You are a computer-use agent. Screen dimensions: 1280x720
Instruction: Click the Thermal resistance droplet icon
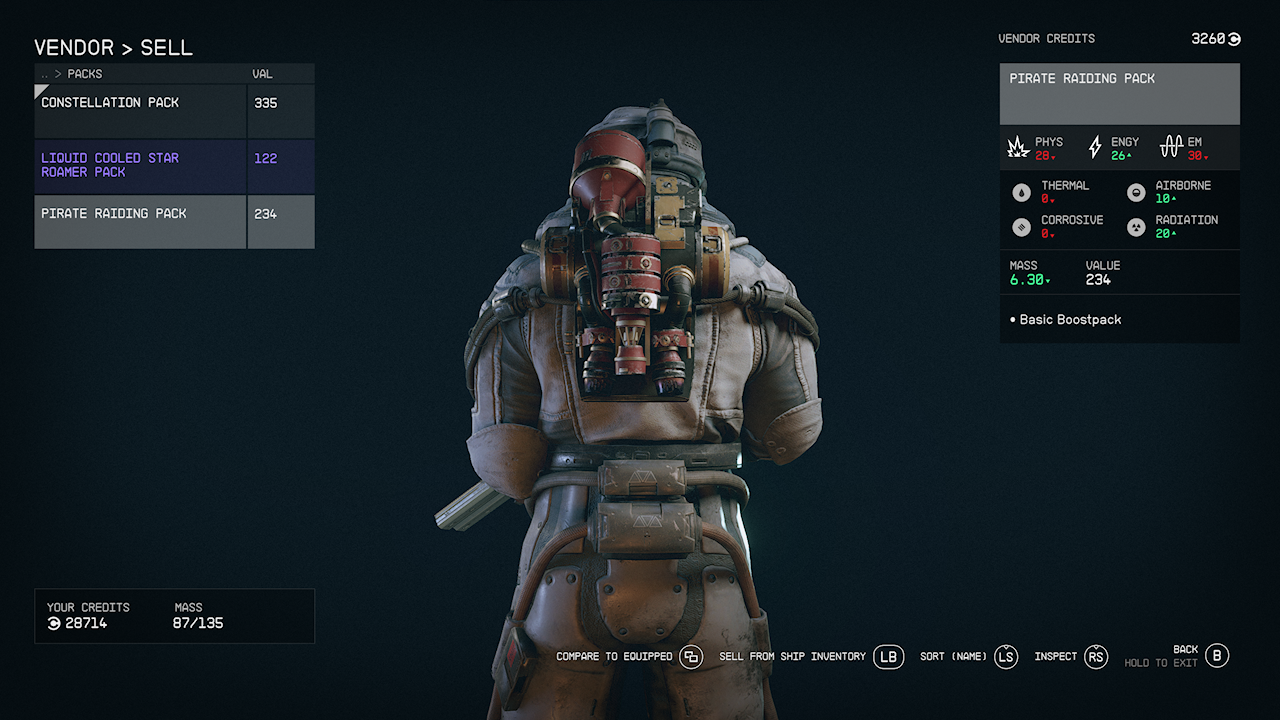tap(1021, 191)
